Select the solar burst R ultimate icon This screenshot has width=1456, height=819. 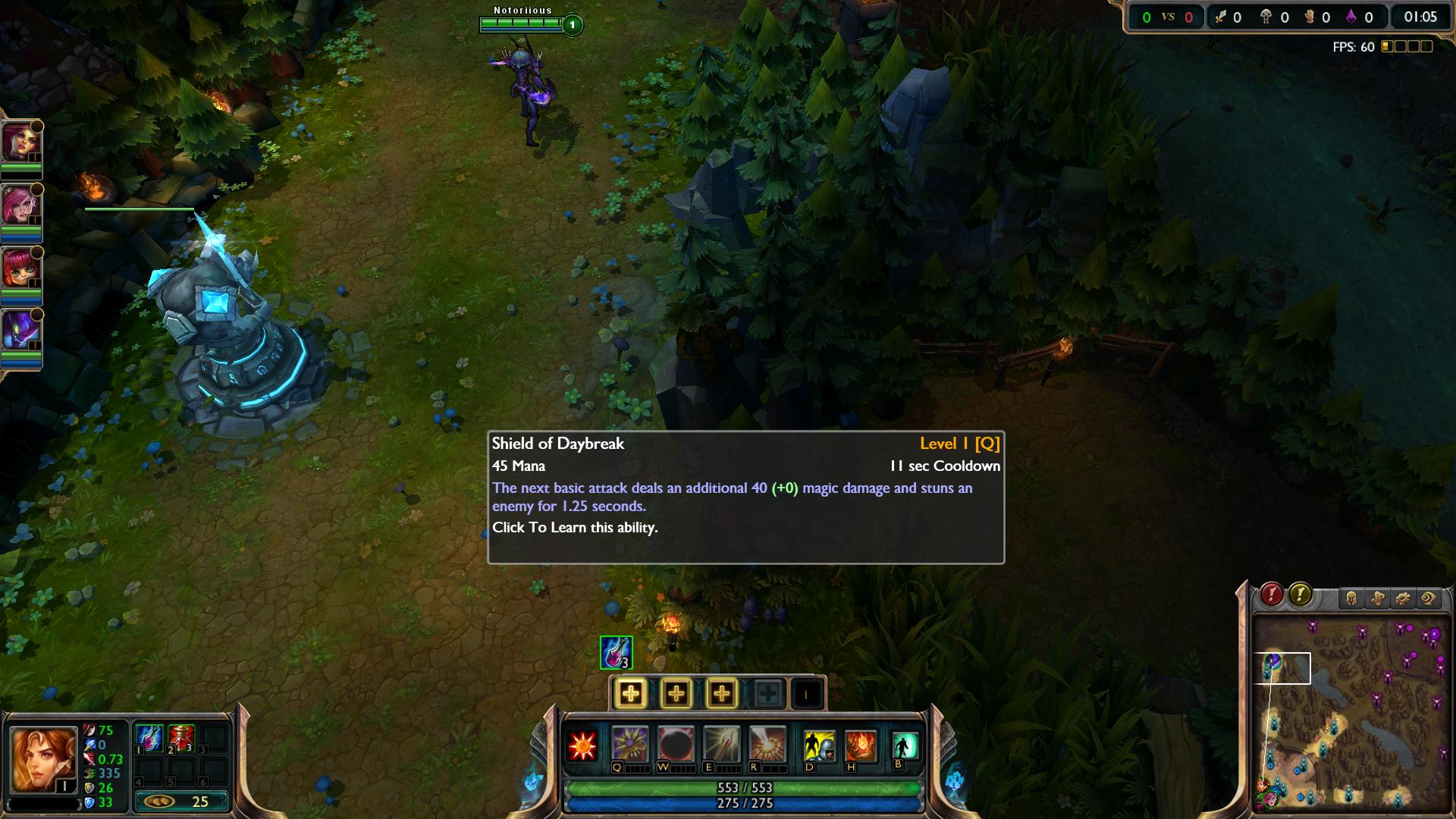point(767,744)
